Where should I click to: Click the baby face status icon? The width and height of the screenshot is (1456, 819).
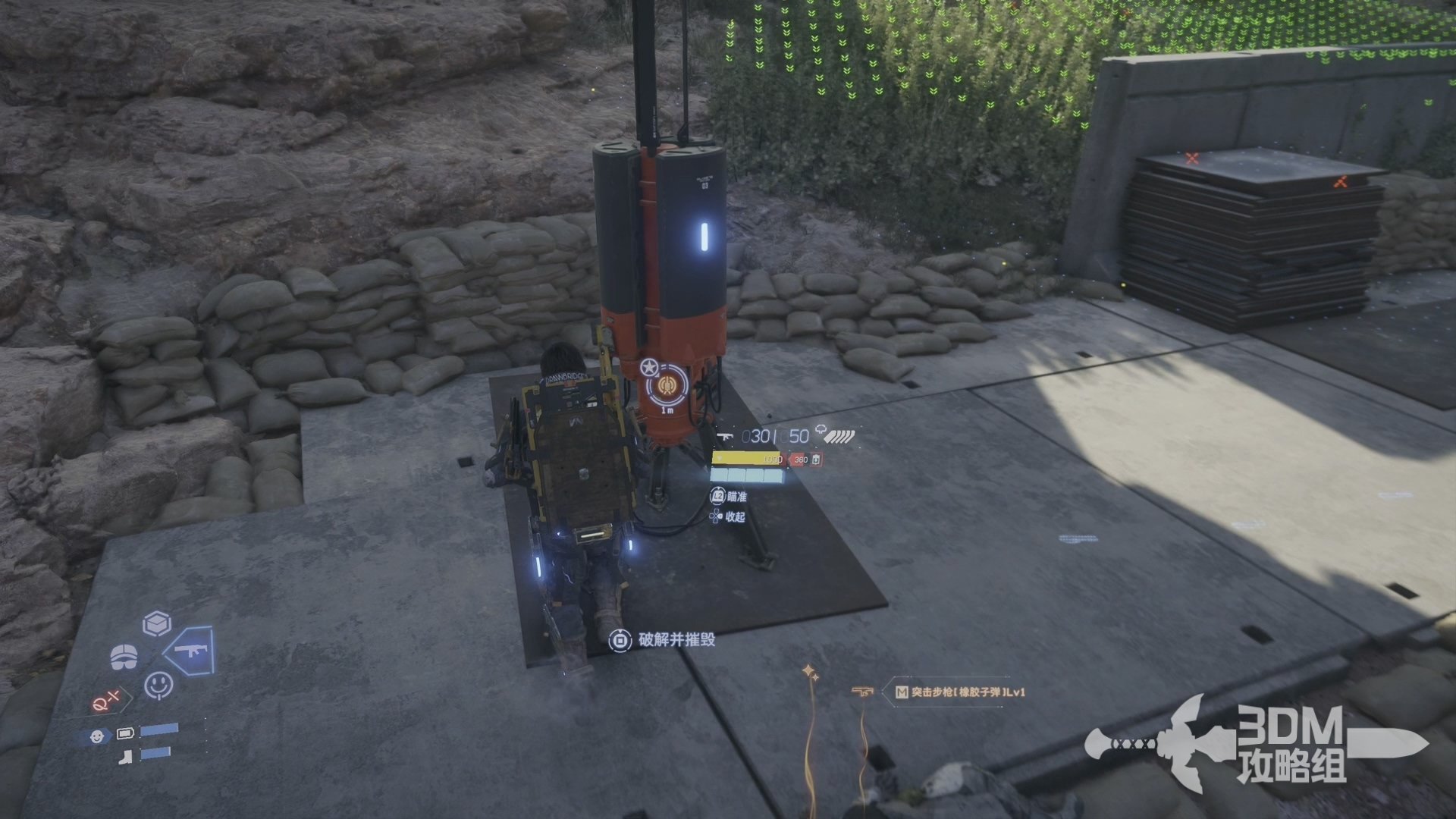98,736
